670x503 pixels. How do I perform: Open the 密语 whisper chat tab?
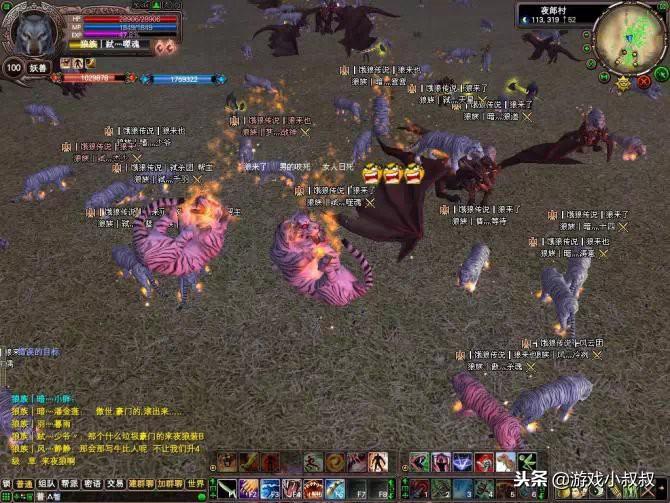point(92,483)
